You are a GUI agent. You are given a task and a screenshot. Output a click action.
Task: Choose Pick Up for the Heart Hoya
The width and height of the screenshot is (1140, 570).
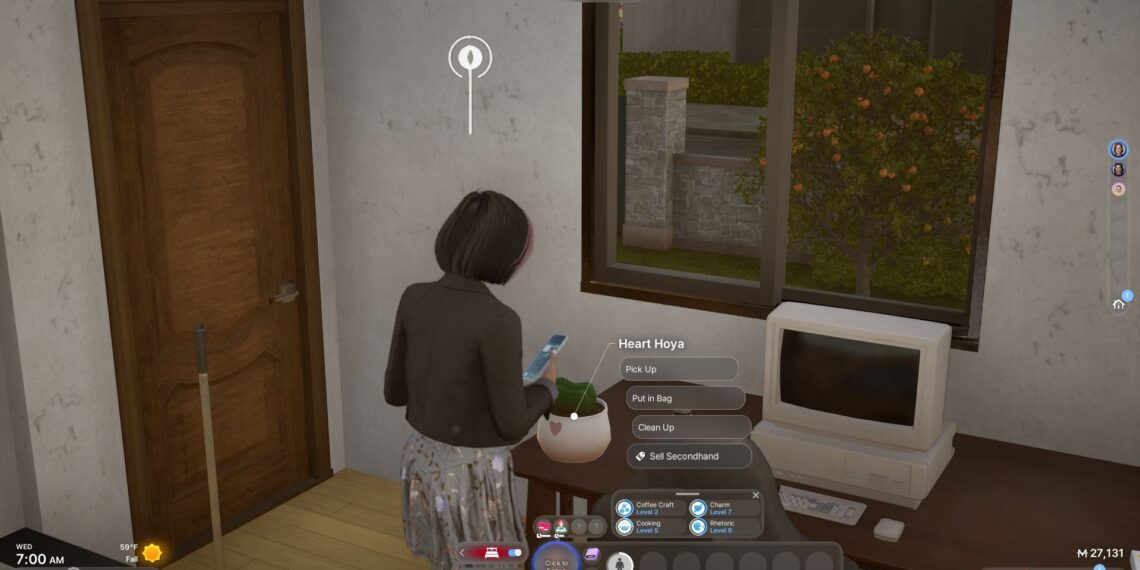[678, 369]
